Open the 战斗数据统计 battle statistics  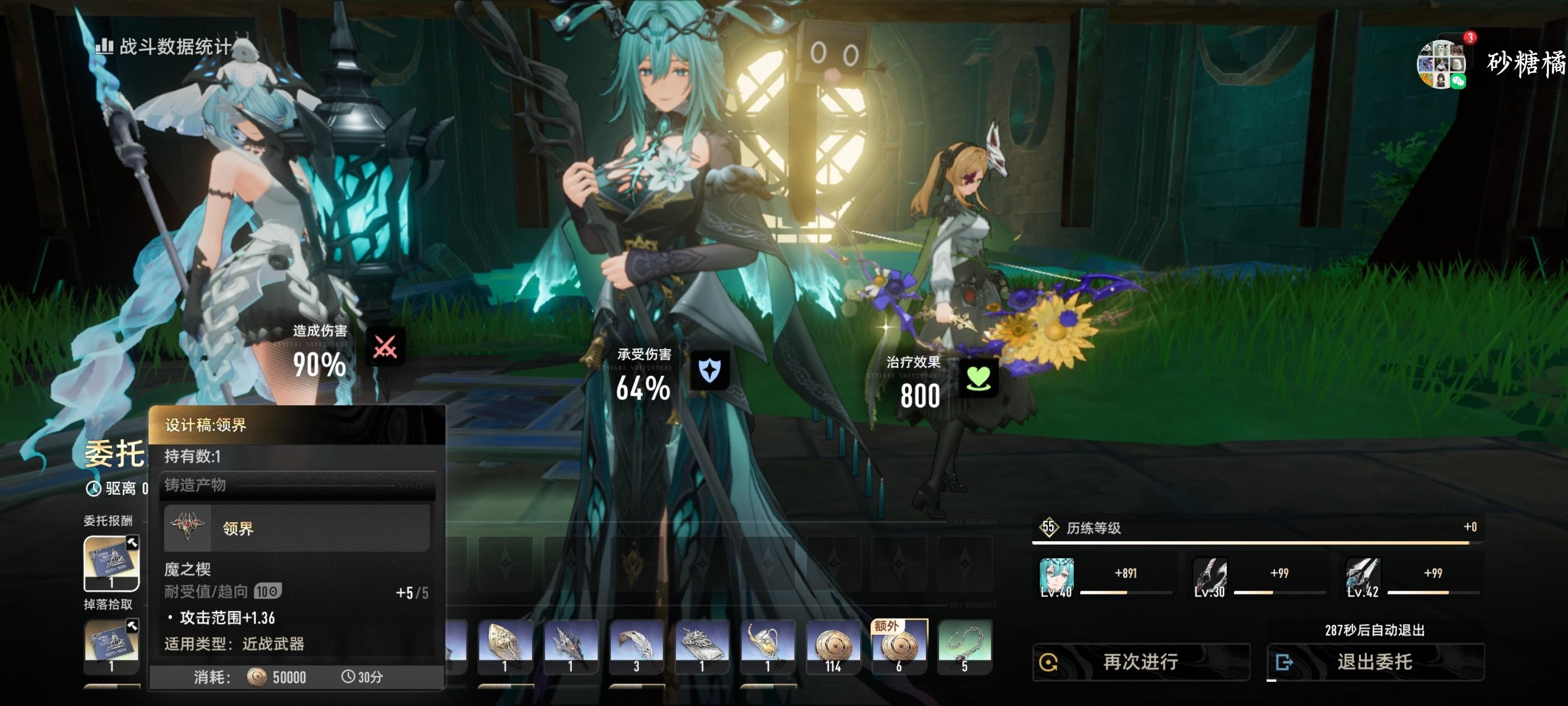point(164,47)
